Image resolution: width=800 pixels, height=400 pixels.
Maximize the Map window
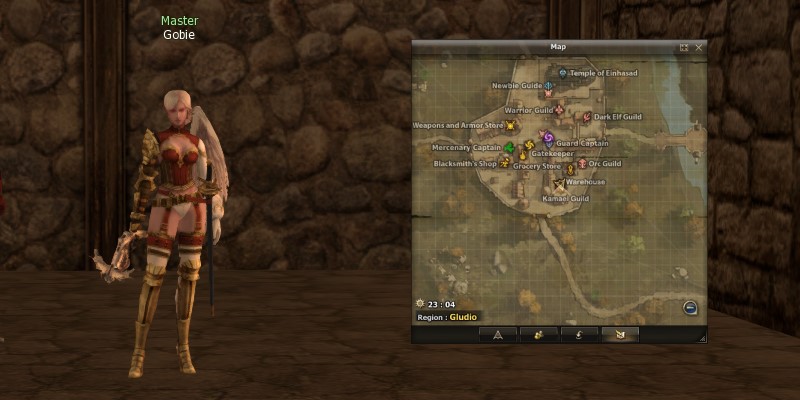click(x=684, y=47)
